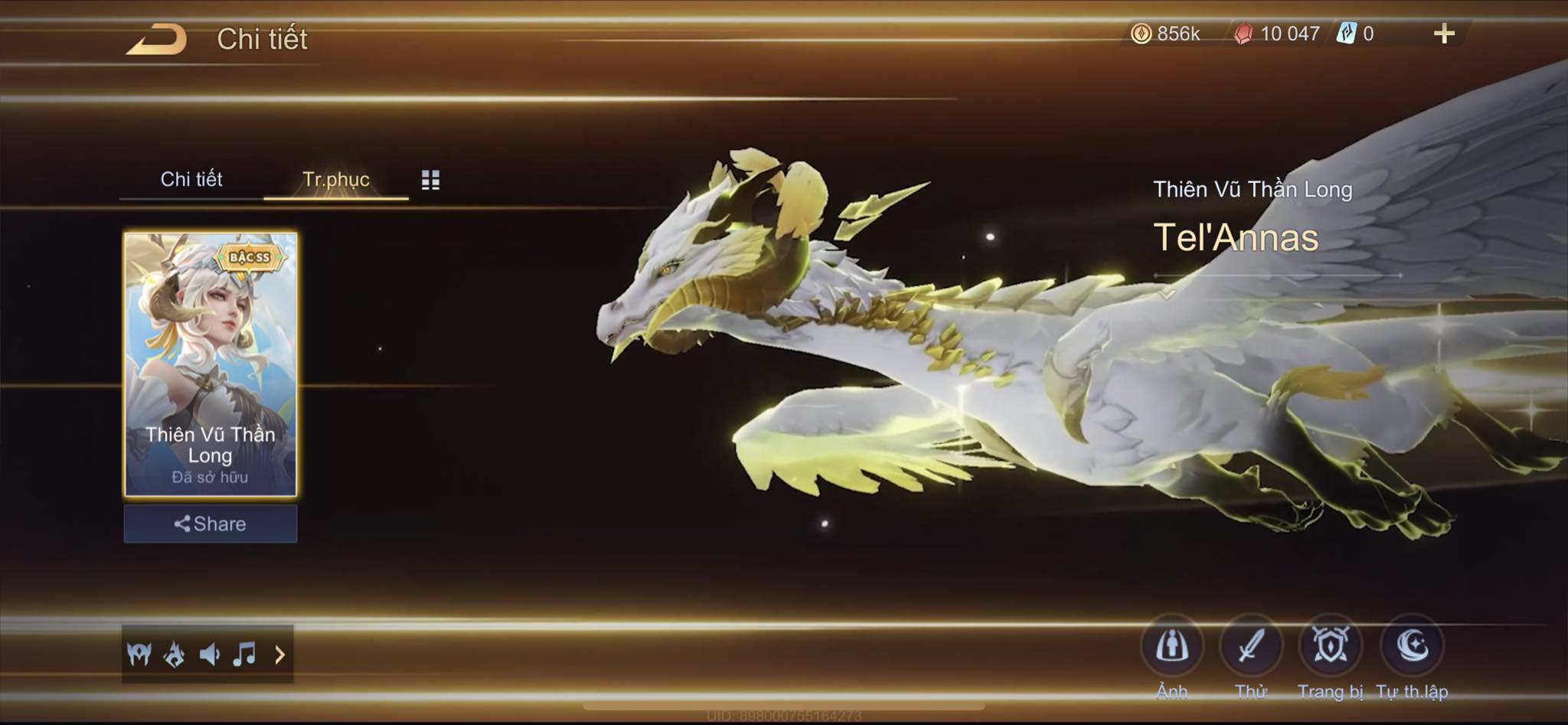This screenshot has width=1568, height=725.
Task: Open the Tr.phục skins tab
Action: pyautogui.click(x=335, y=179)
